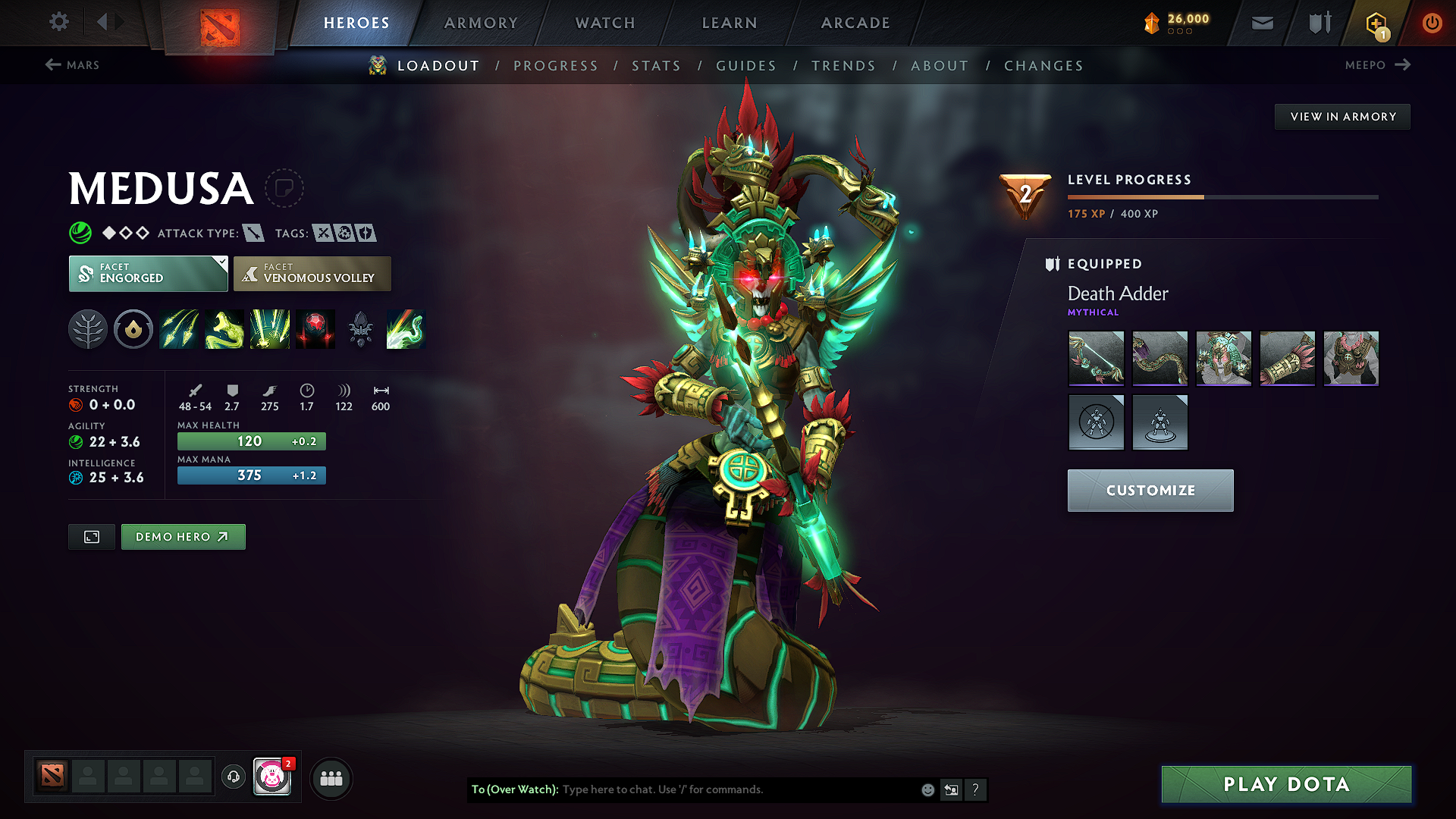Choose the Engorged facet
The width and height of the screenshot is (1456, 819).
click(x=148, y=274)
